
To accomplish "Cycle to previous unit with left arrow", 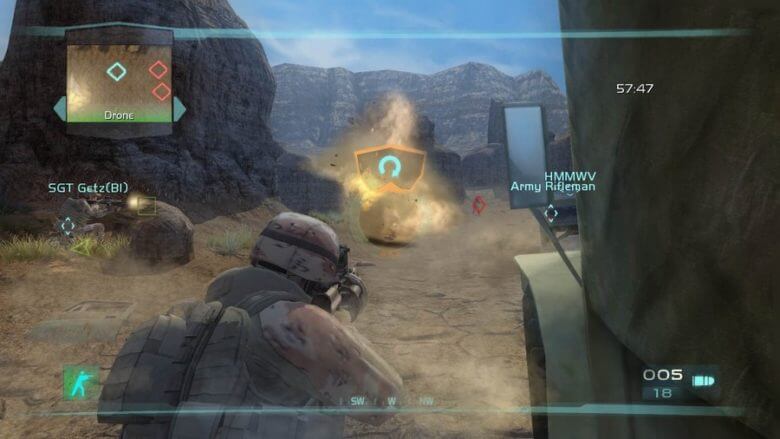I will [59, 108].
